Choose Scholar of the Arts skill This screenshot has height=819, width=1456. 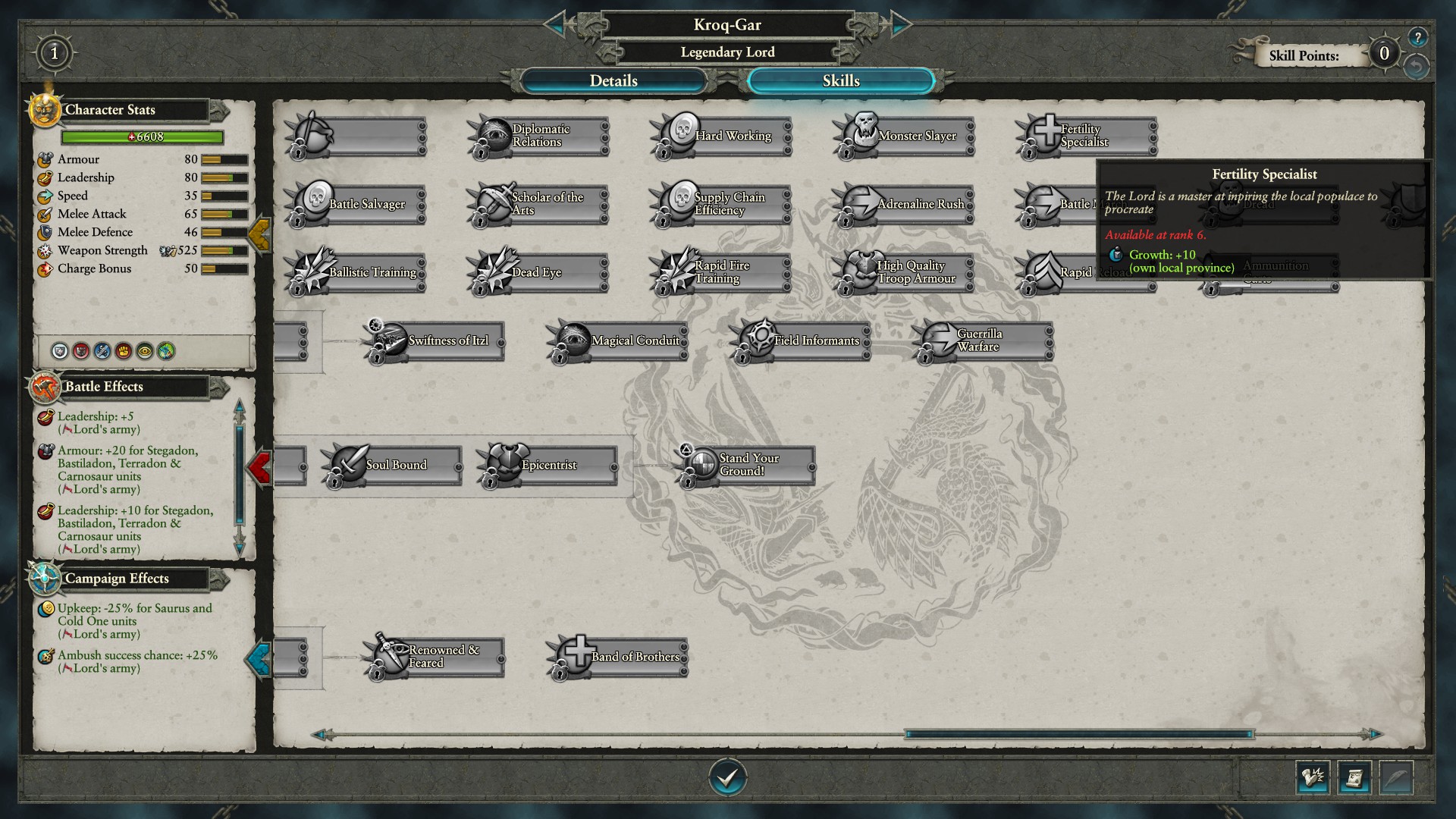[x=539, y=205]
